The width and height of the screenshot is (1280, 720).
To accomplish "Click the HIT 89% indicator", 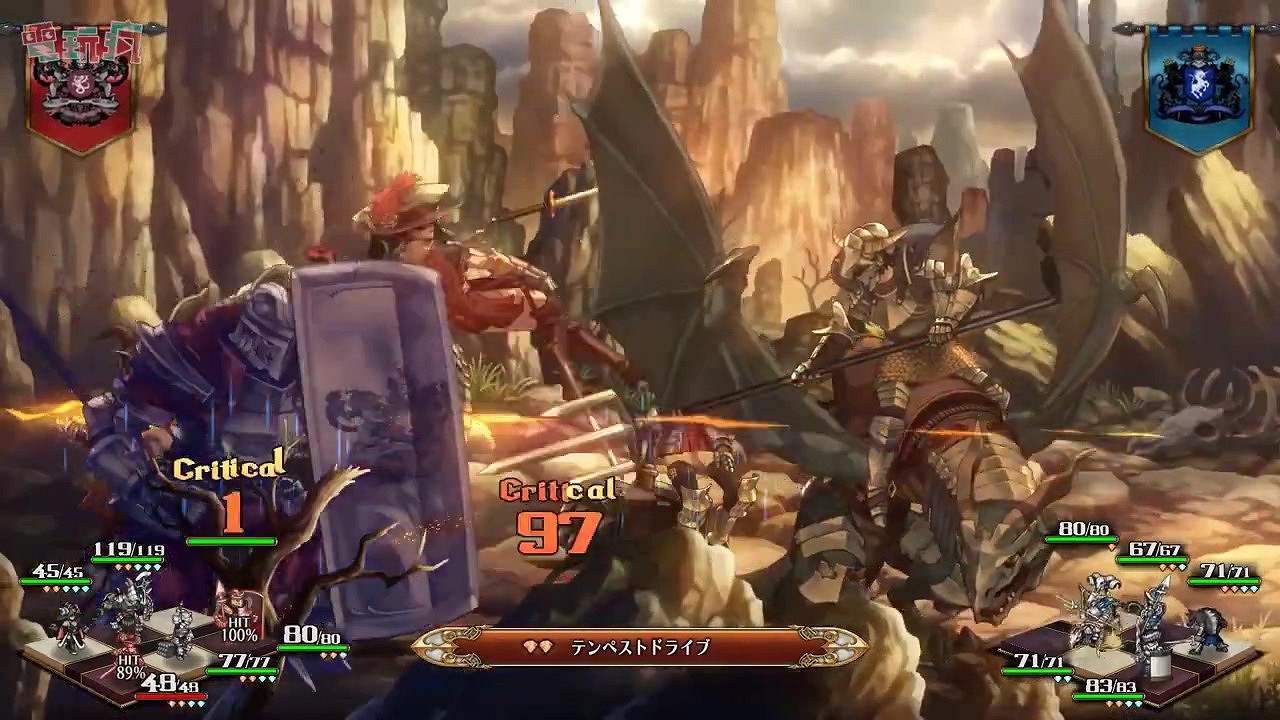I will tap(132, 666).
